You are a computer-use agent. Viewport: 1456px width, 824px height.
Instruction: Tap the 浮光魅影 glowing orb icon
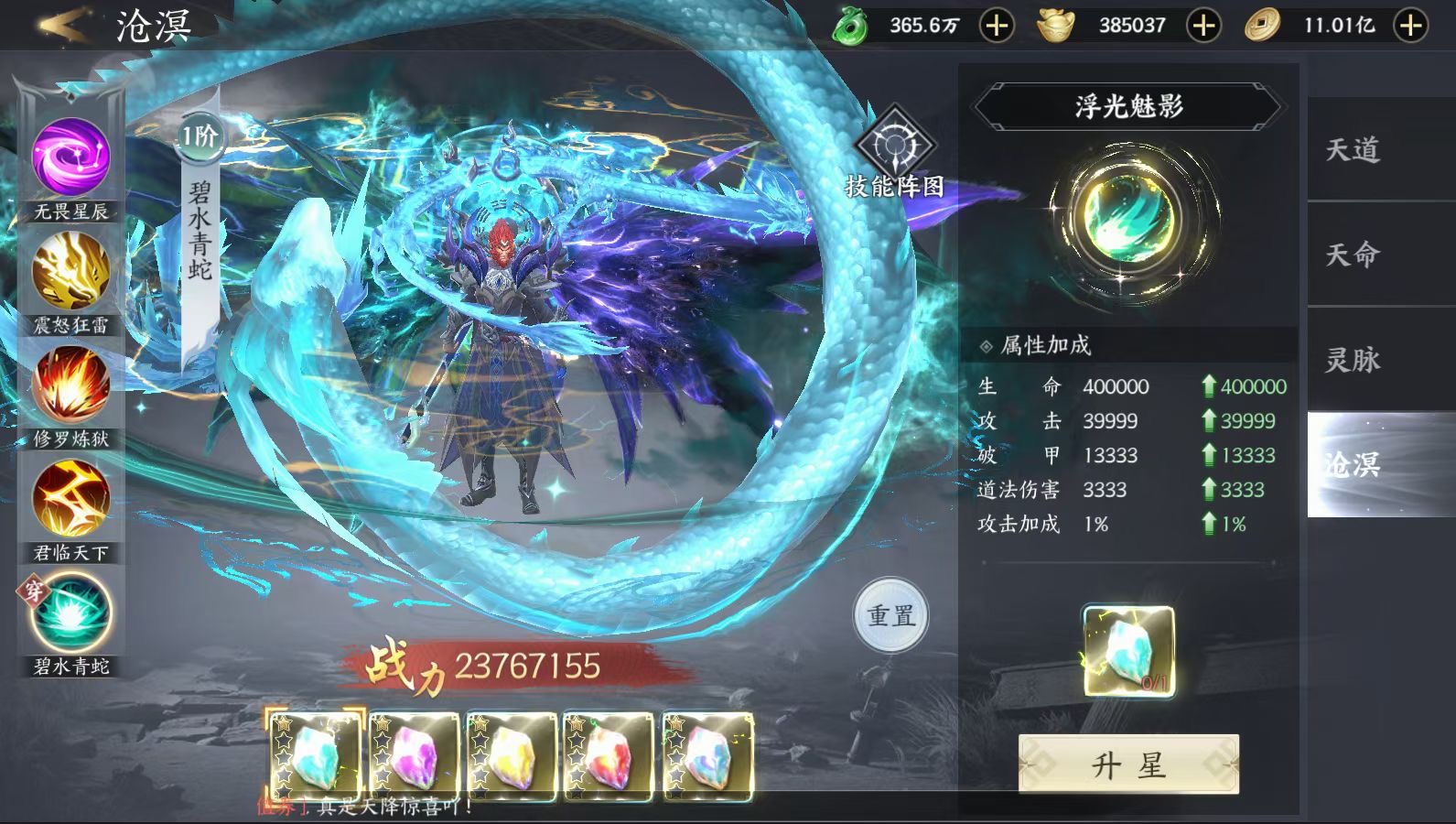click(1128, 218)
